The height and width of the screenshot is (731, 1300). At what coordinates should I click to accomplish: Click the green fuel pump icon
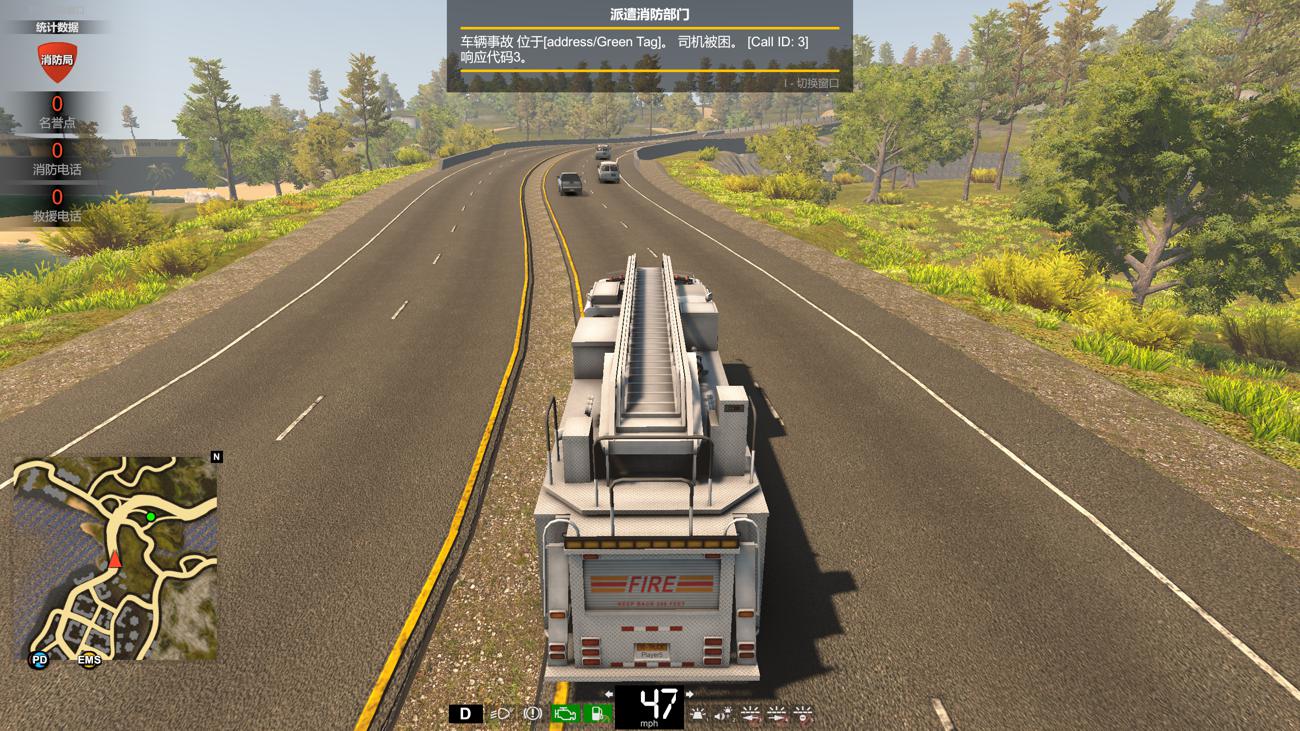coord(597,713)
